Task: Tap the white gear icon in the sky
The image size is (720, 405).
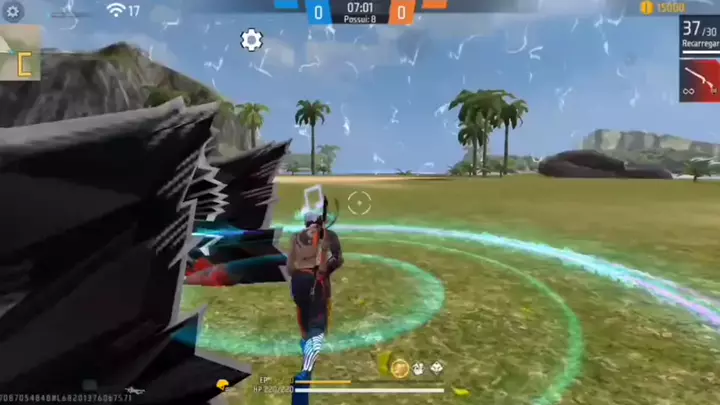Action: (251, 40)
